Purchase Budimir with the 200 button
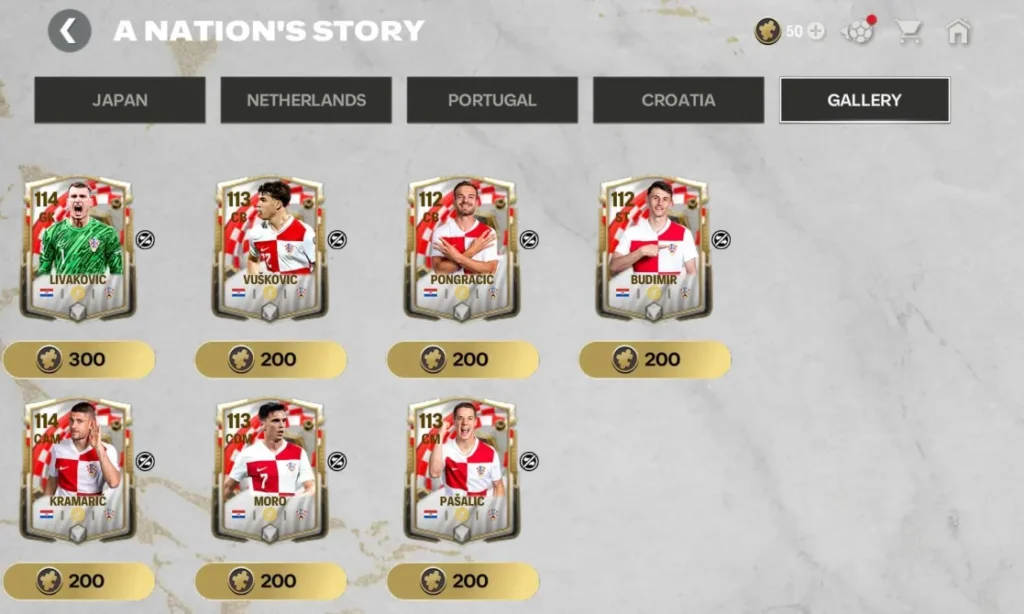1024x614 pixels. tap(655, 359)
